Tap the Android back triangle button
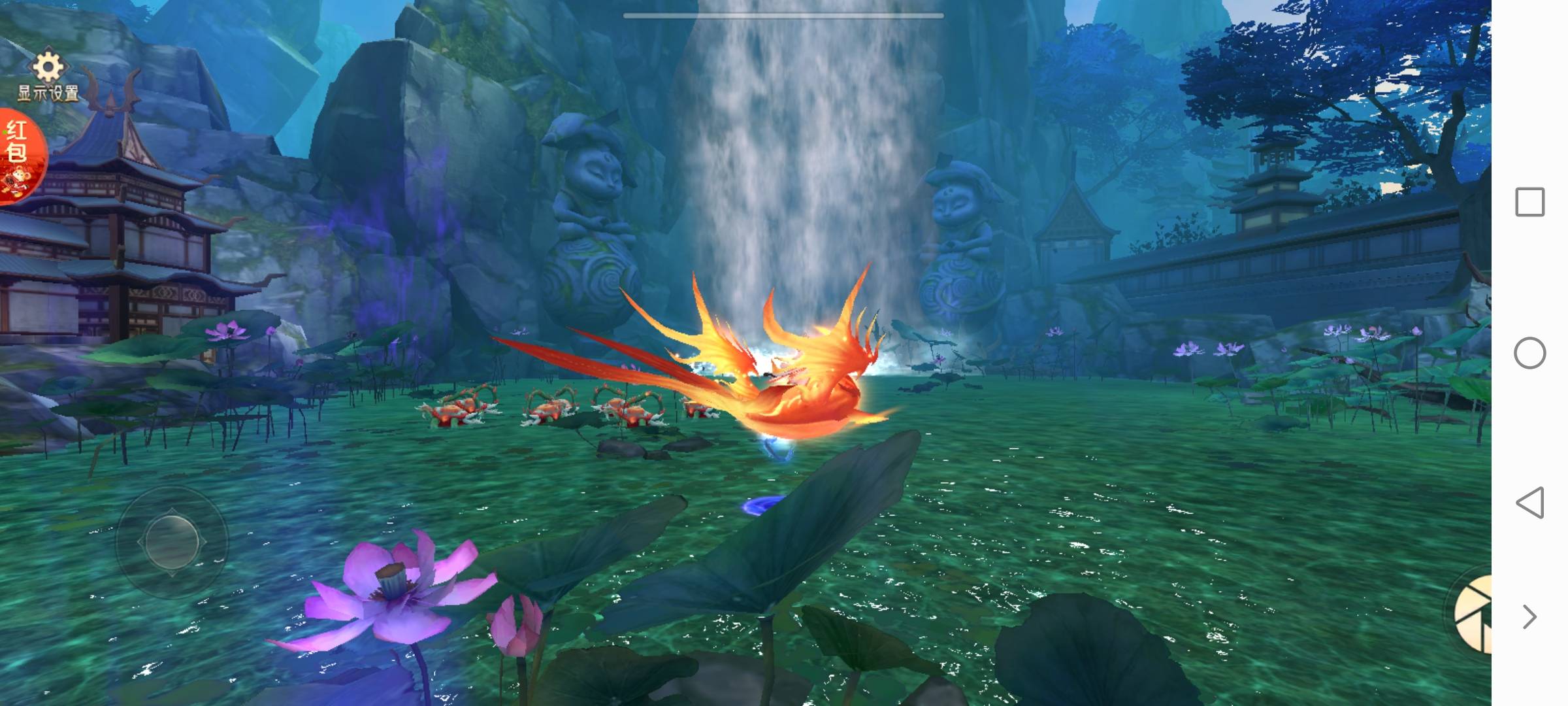The height and width of the screenshot is (706, 1568). point(1529,503)
